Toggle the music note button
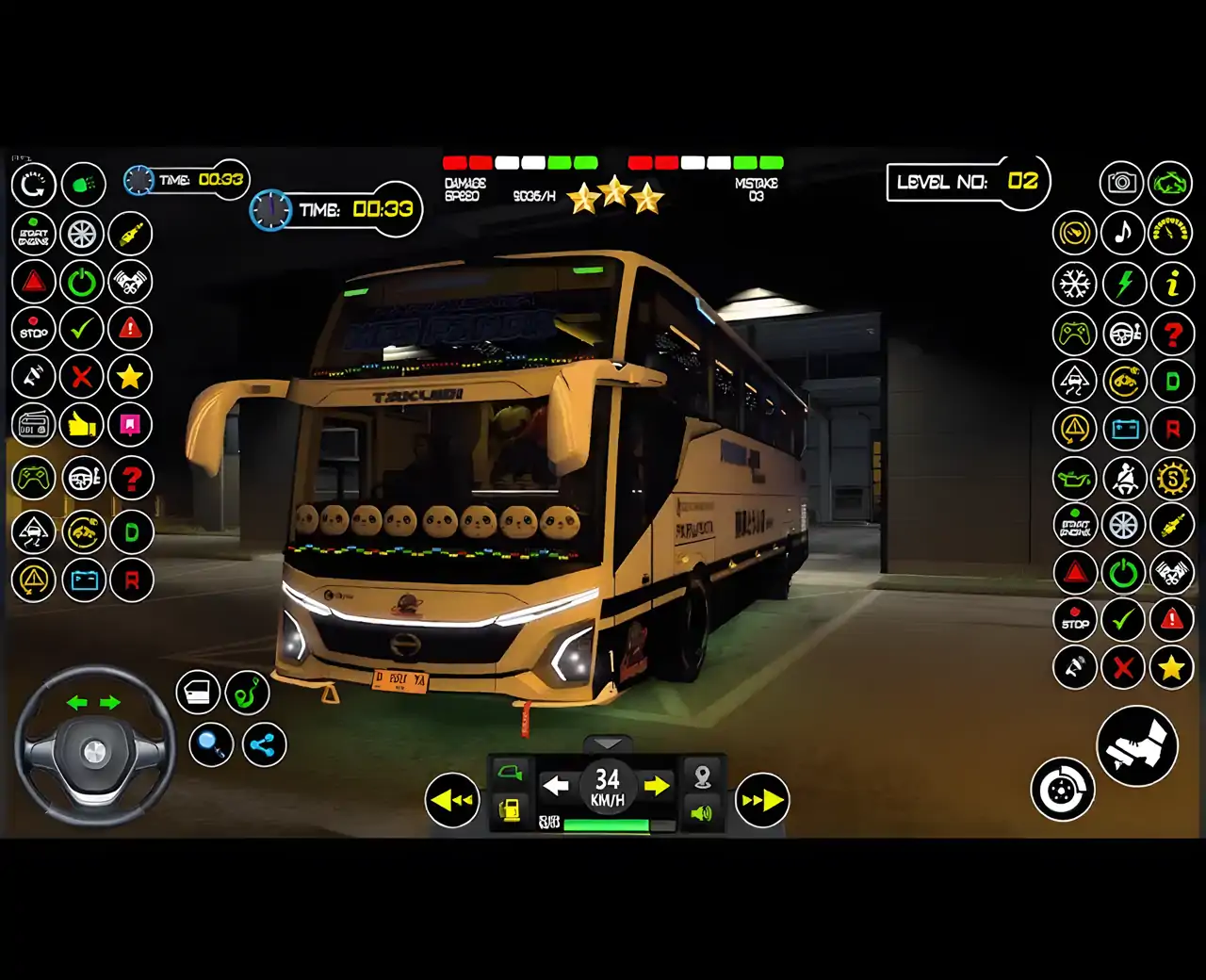 click(x=1122, y=232)
